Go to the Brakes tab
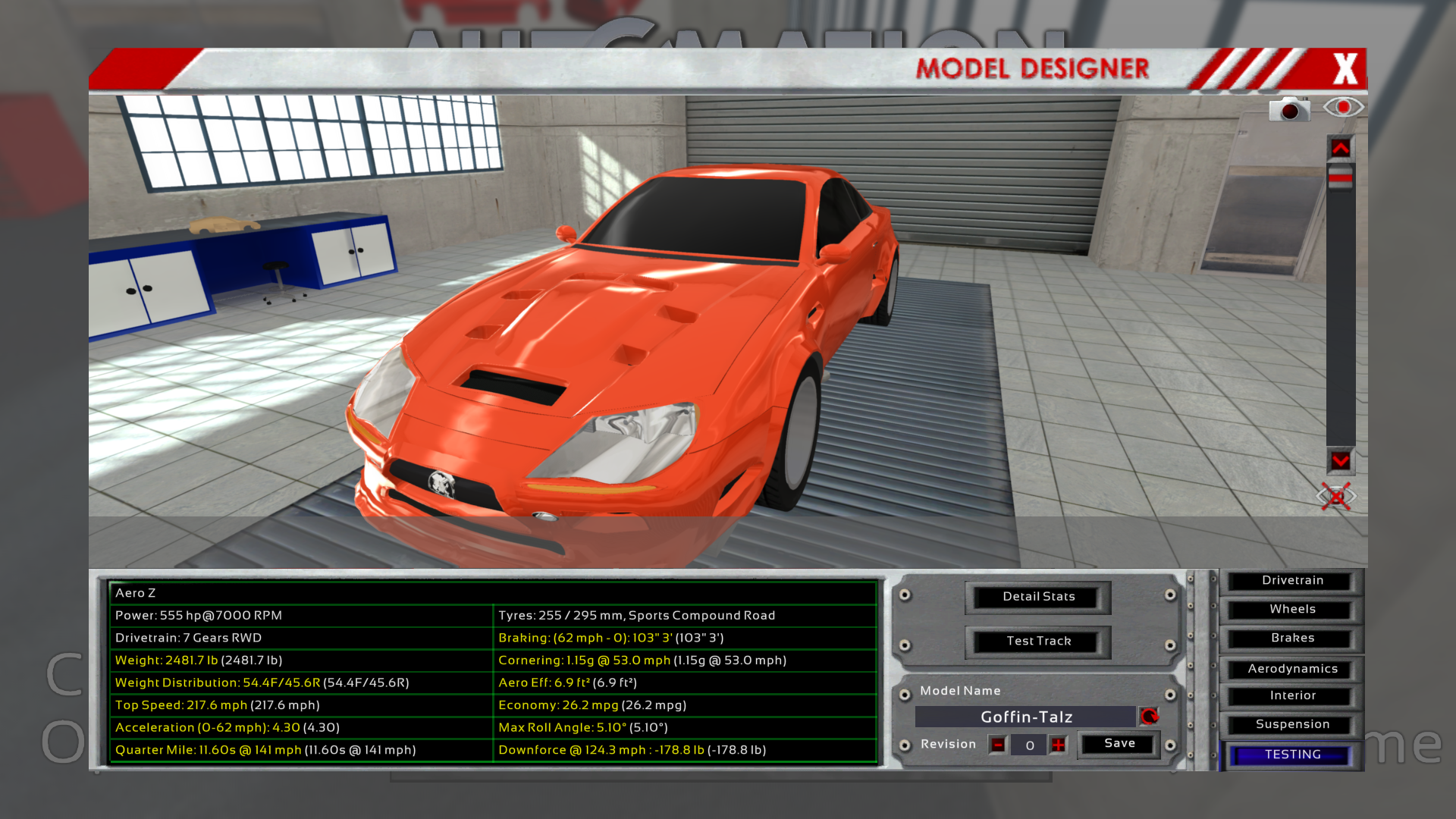Viewport: 1456px width, 819px height. [1292, 639]
